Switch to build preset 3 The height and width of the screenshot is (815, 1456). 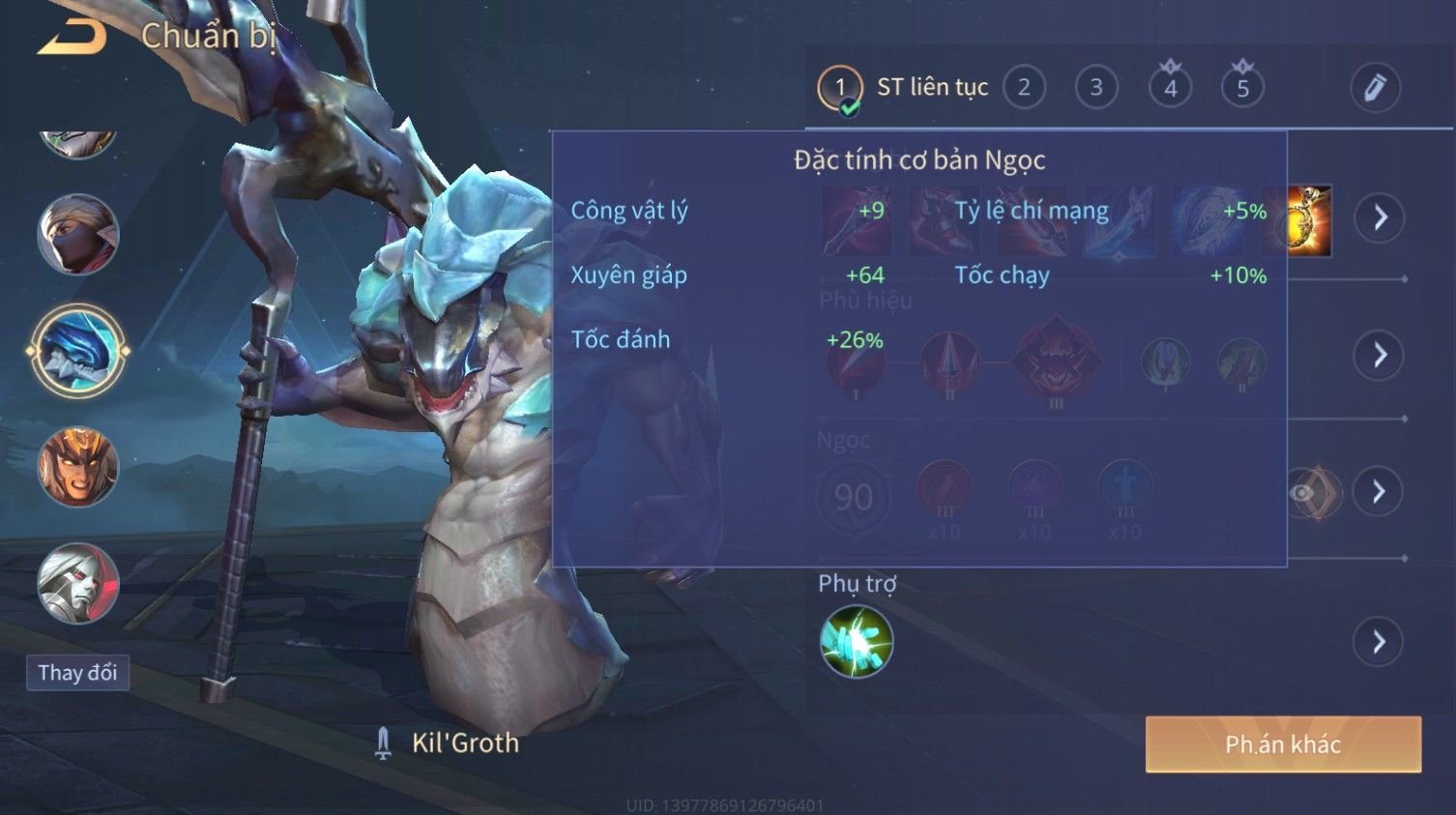(1096, 88)
